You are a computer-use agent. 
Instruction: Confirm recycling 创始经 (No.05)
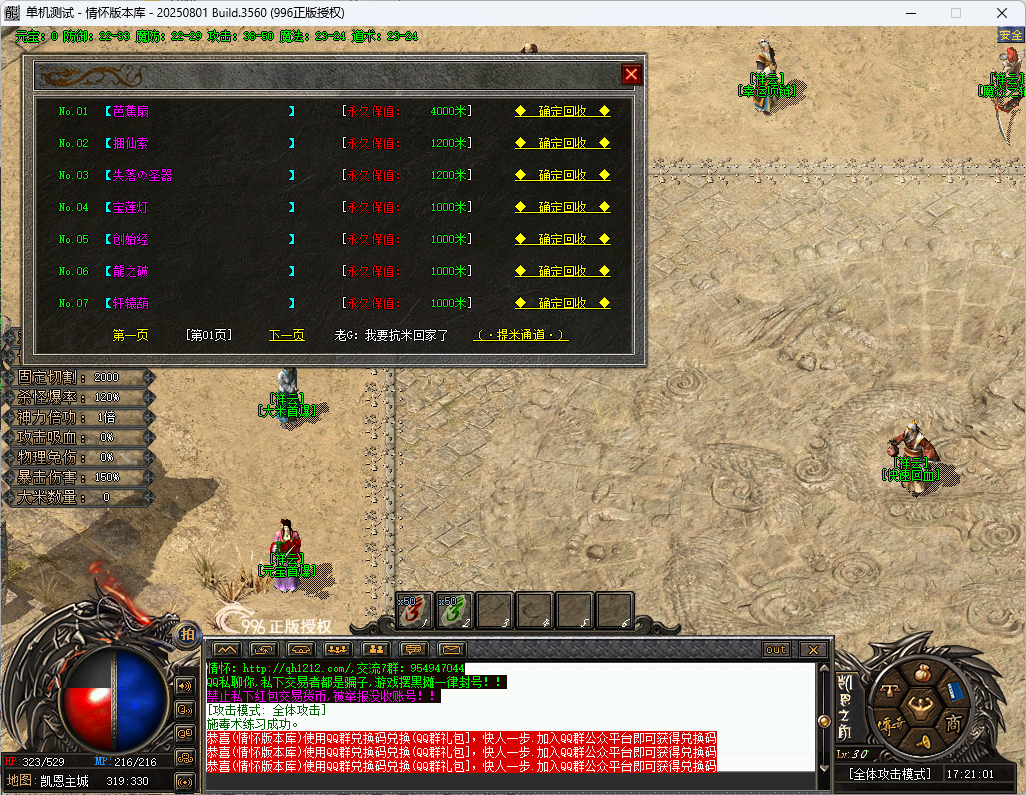562,239
